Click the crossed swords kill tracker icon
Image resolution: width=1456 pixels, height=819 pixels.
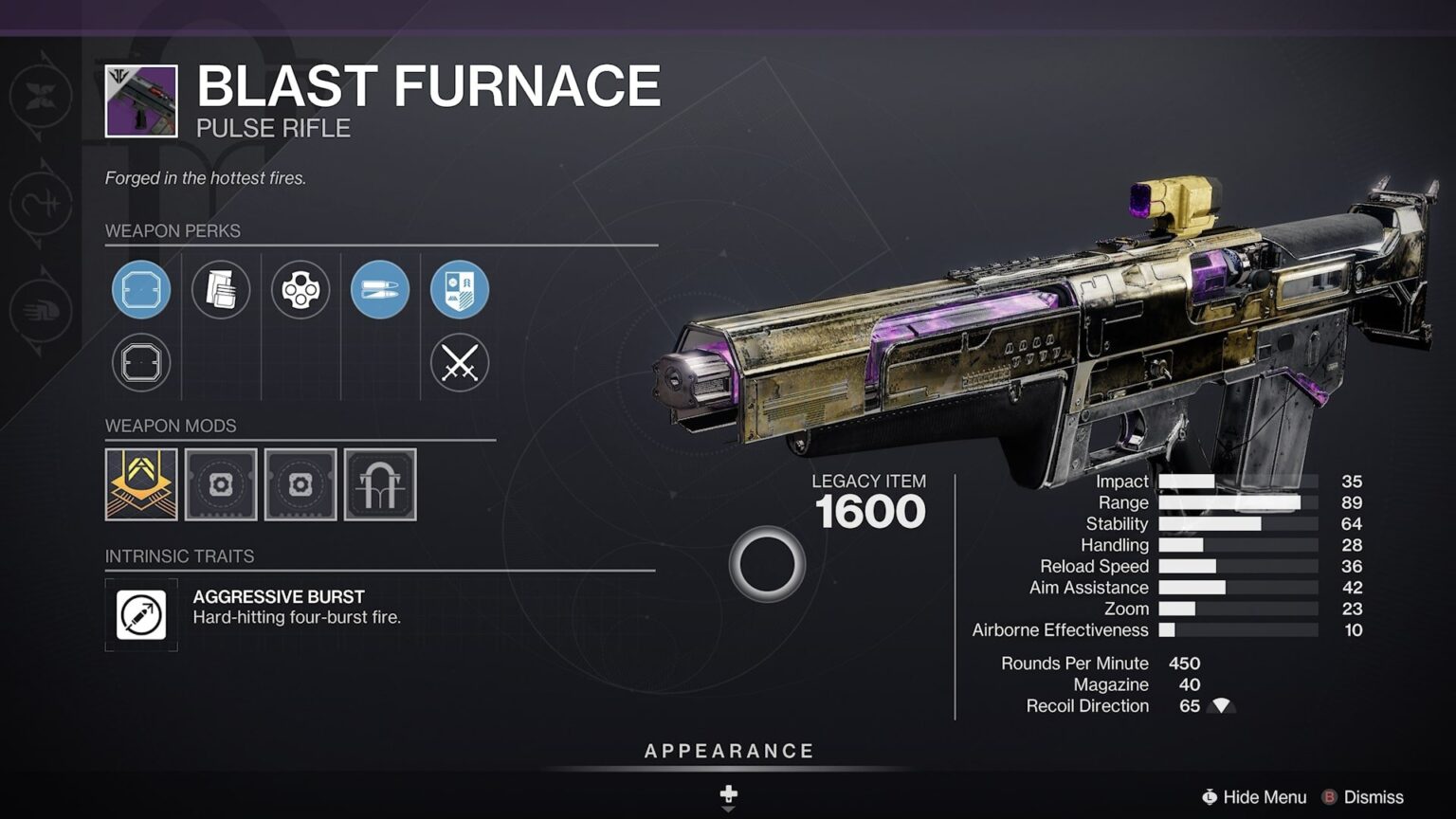460,363
